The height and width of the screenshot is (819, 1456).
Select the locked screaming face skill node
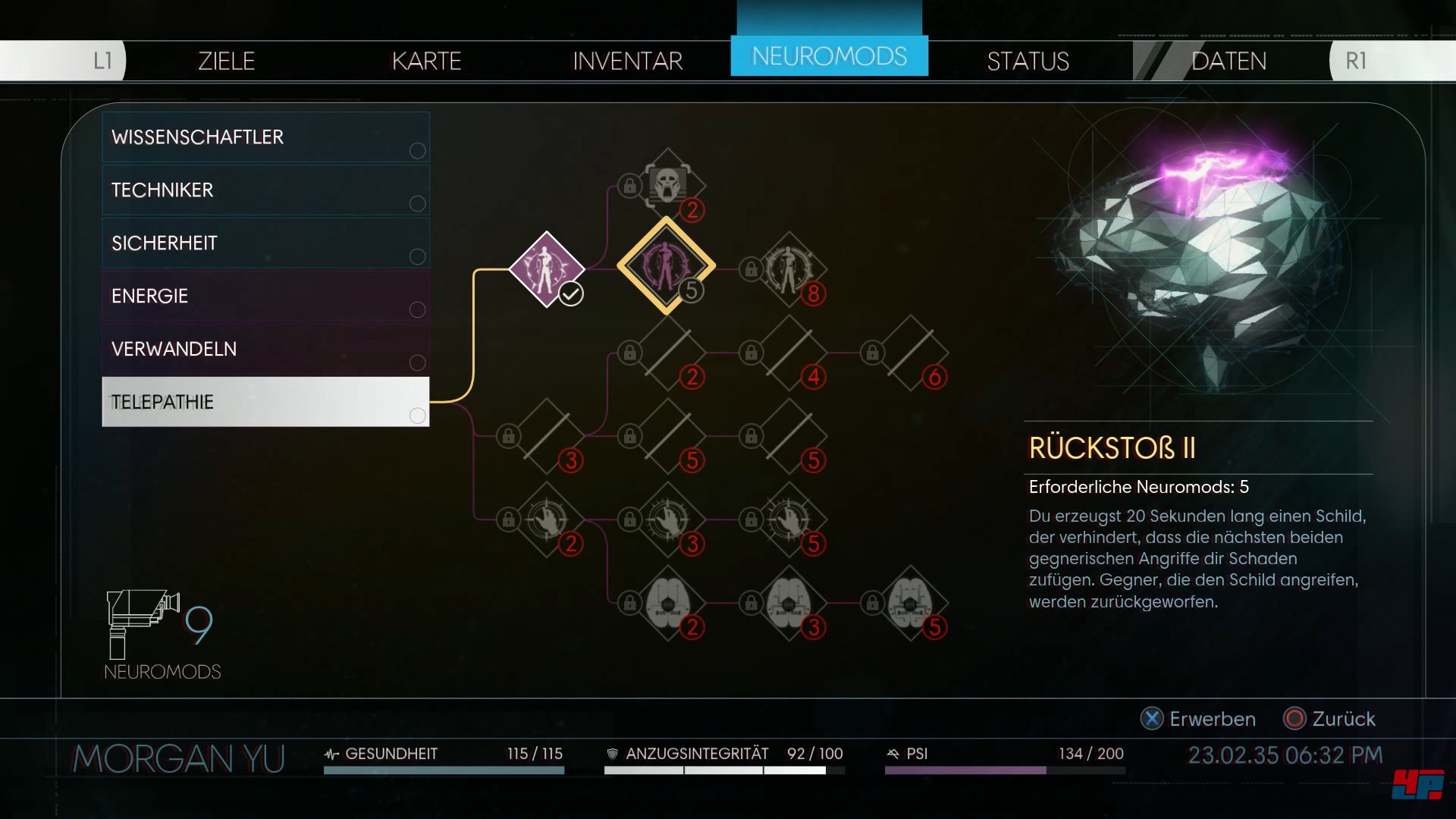tap(667, 185)
